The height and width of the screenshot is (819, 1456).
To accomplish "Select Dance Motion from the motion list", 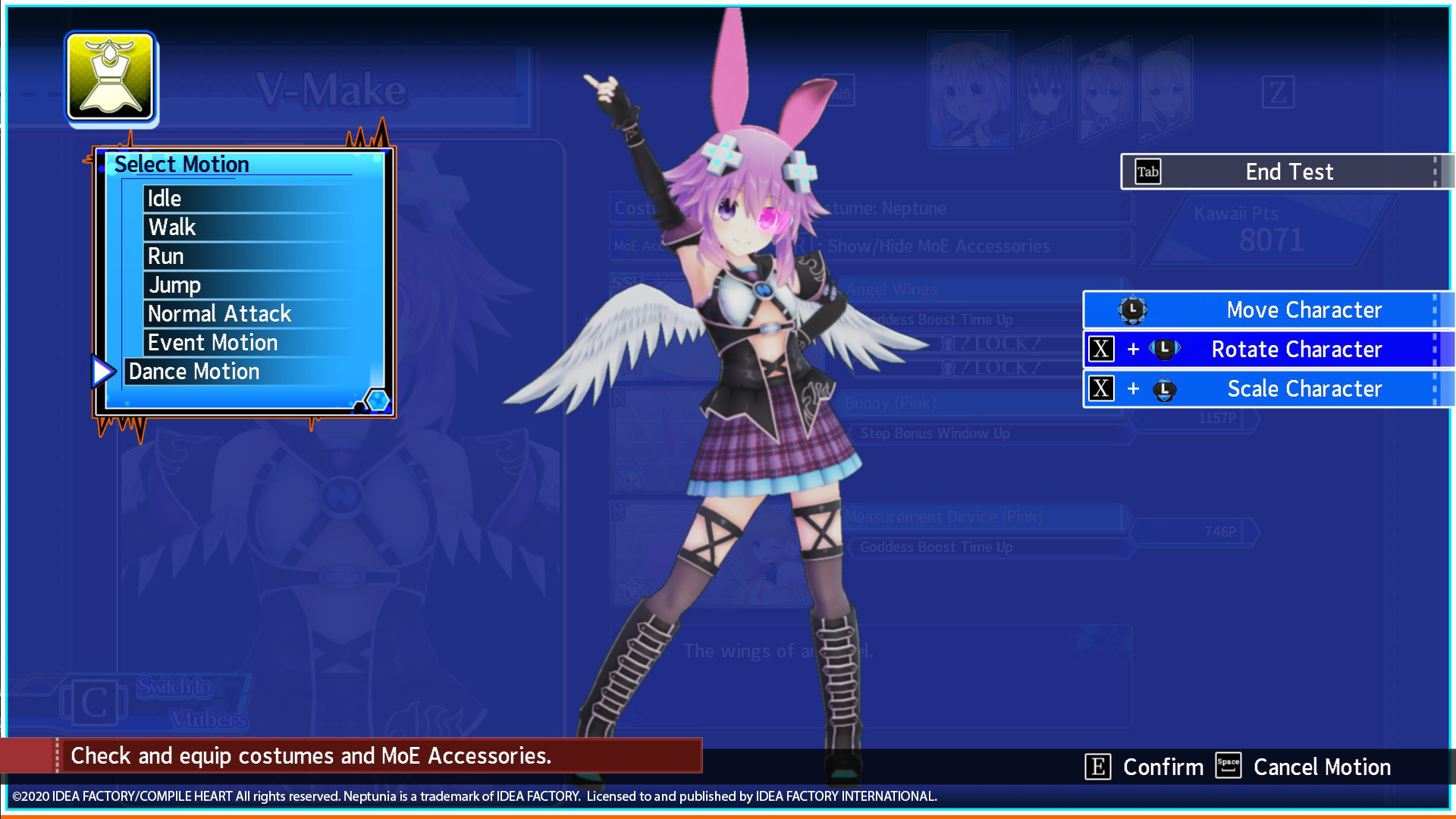I will tap(194, 371).
